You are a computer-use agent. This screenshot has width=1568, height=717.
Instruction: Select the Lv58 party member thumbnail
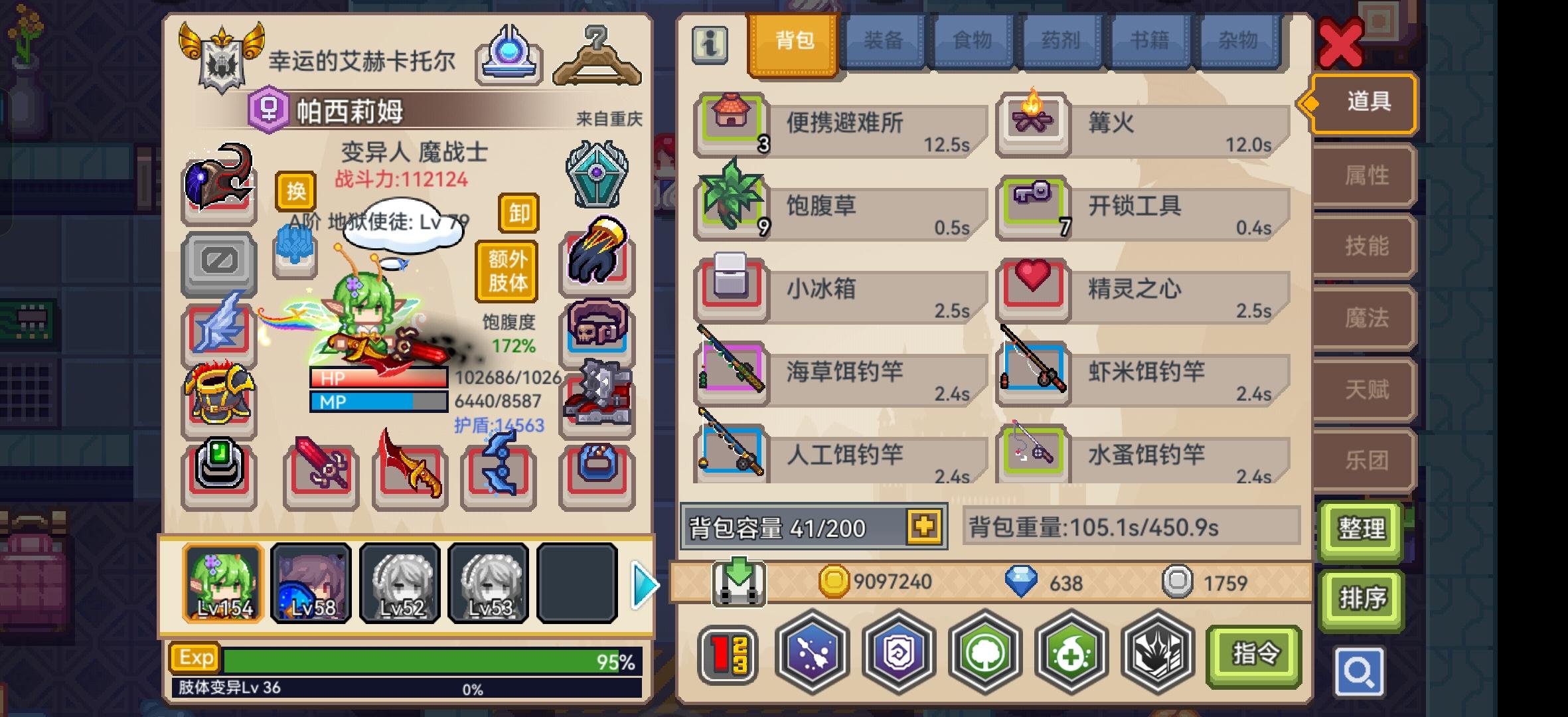pyautogui.click(x=311, y=583)
